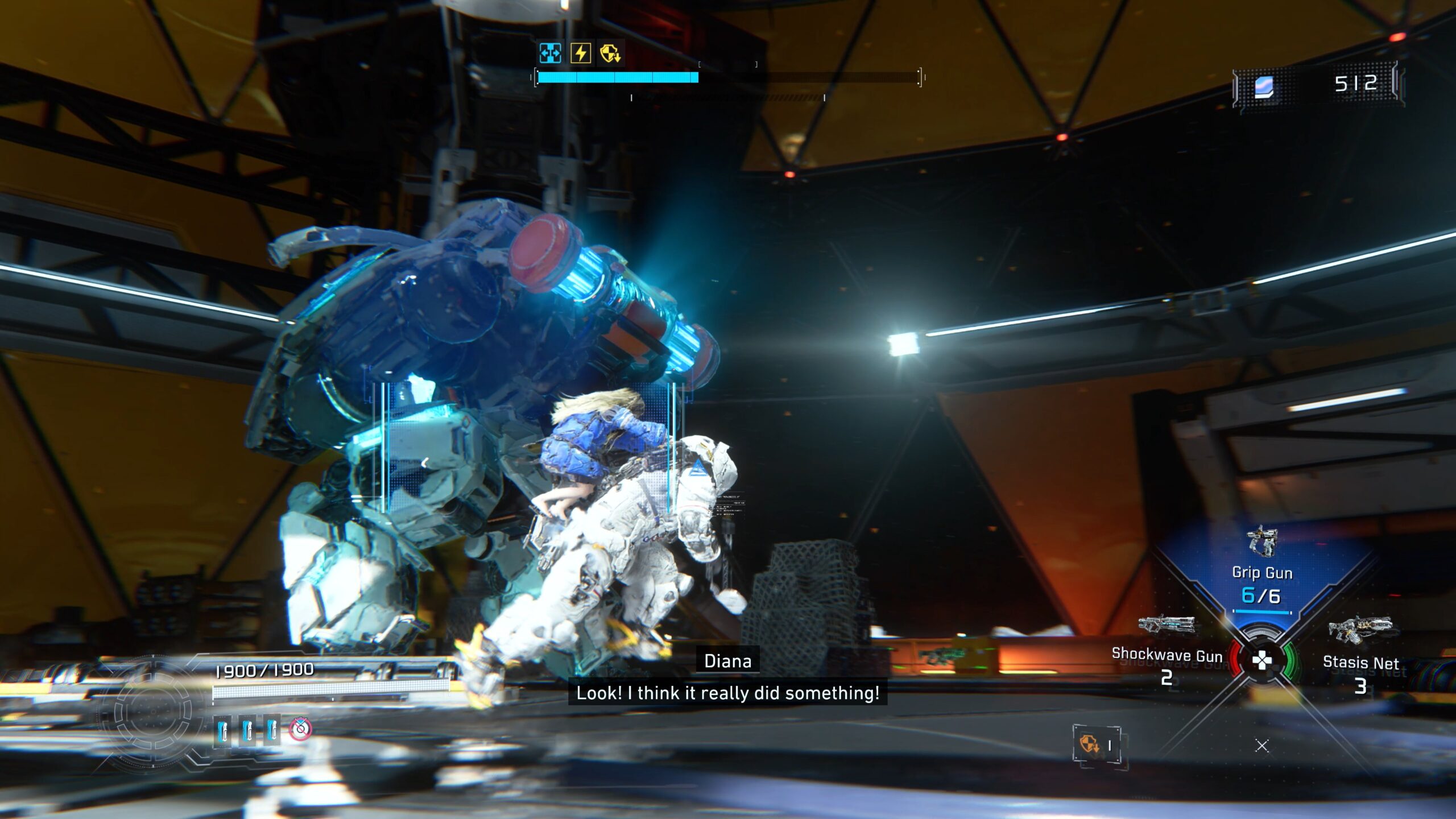Click the yellow lightning bolt status icon
Viewport: 1456px width, 819px height.
[581, 53]
